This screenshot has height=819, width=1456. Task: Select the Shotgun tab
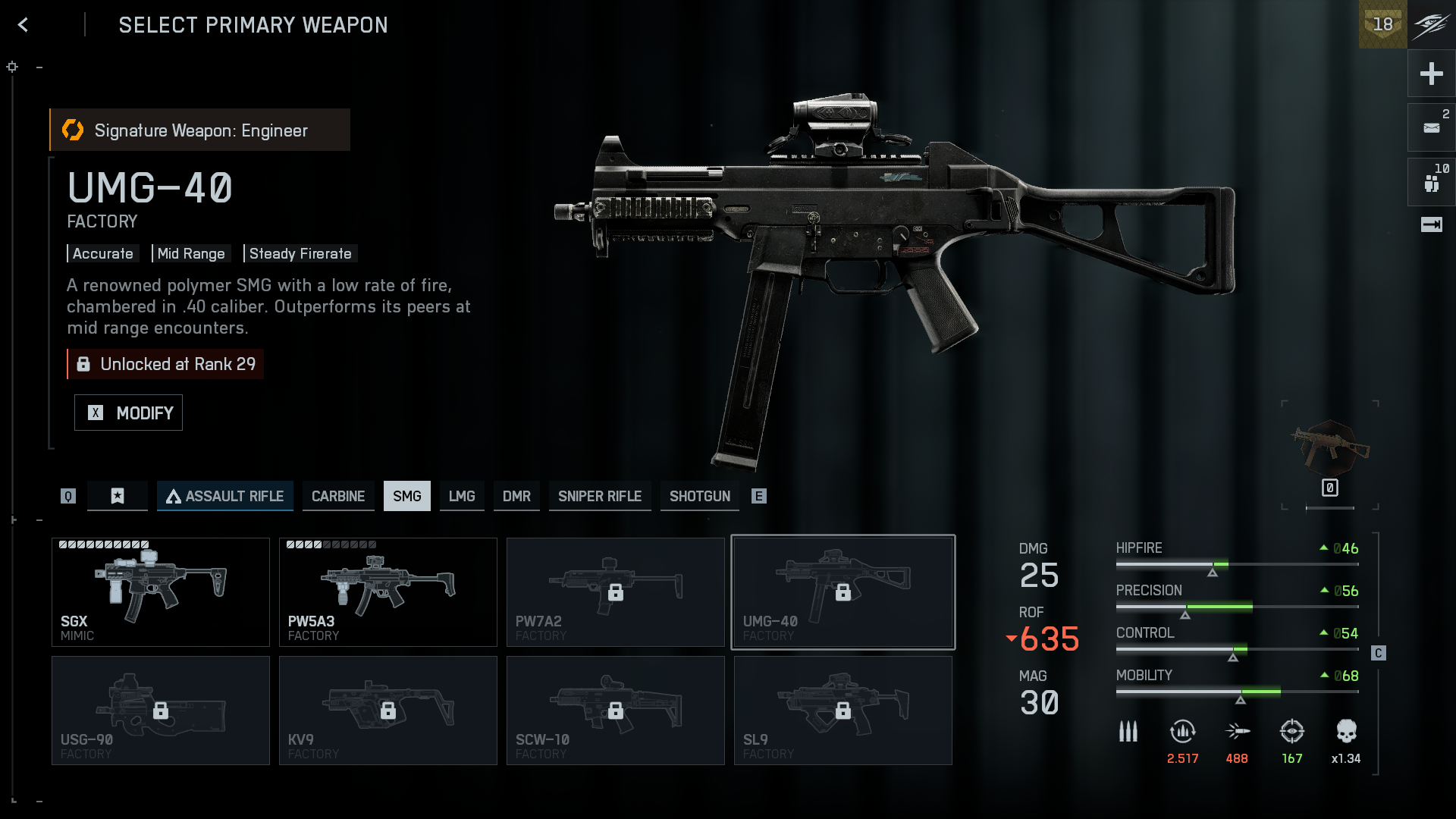click(x=699, y=496)
